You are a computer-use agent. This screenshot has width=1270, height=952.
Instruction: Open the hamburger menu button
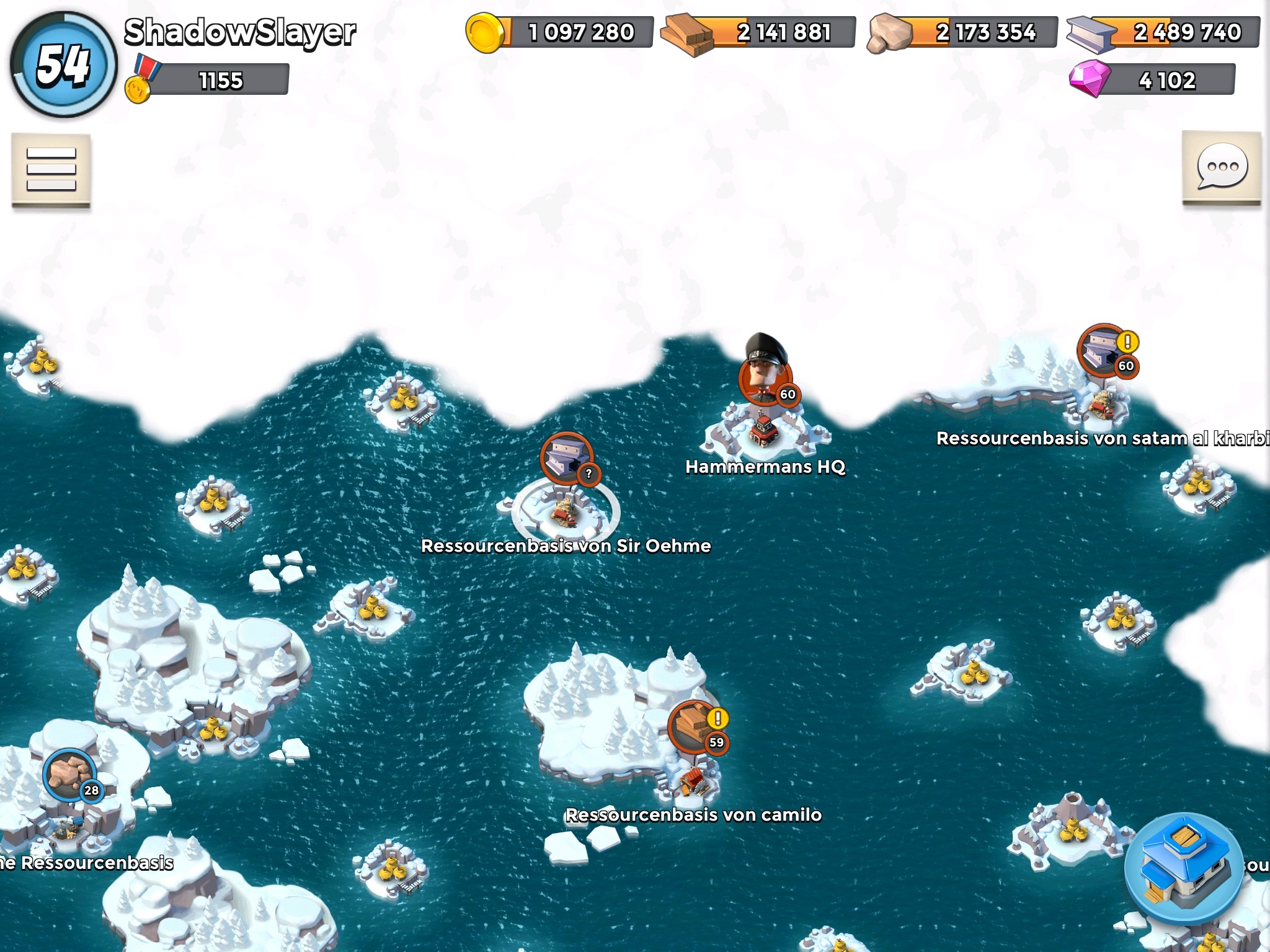tap(51, 169)
